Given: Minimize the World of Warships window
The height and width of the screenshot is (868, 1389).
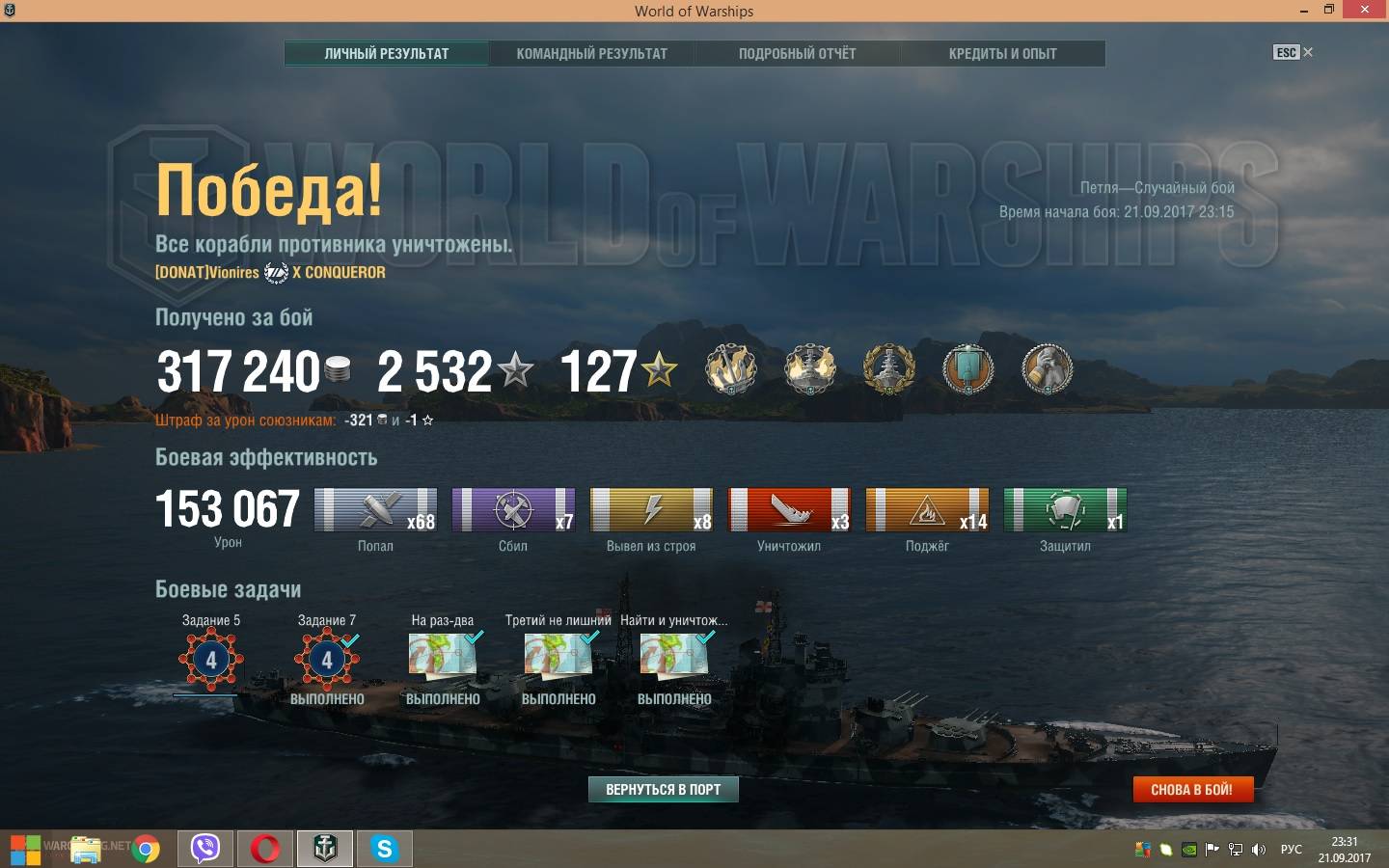Looking at the screenshot, I should (x=1304, y=11).
